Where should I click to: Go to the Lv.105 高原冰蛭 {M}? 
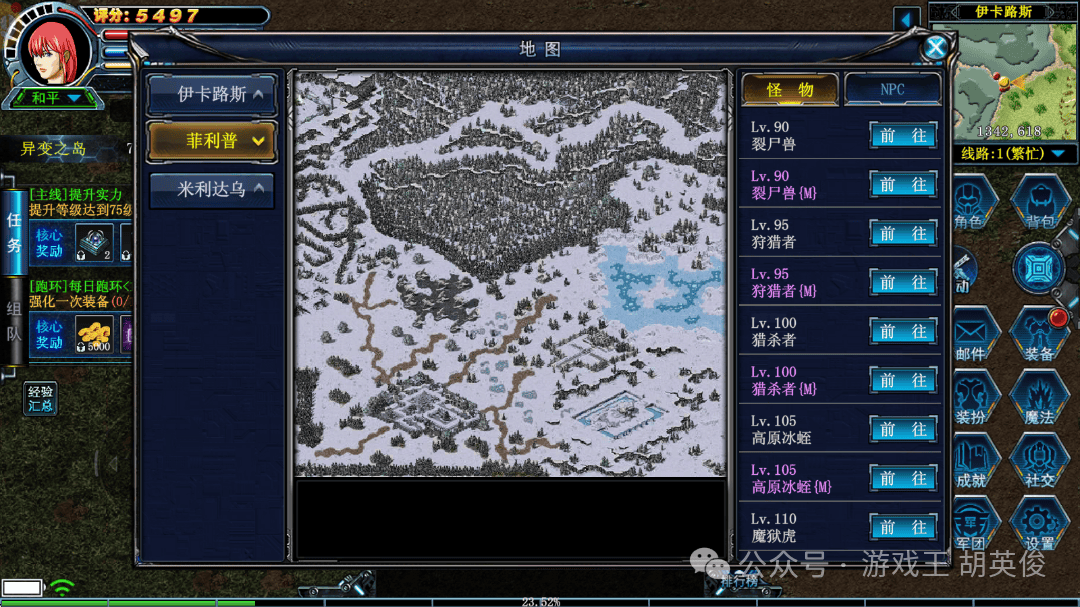click(x=903, y=478)
